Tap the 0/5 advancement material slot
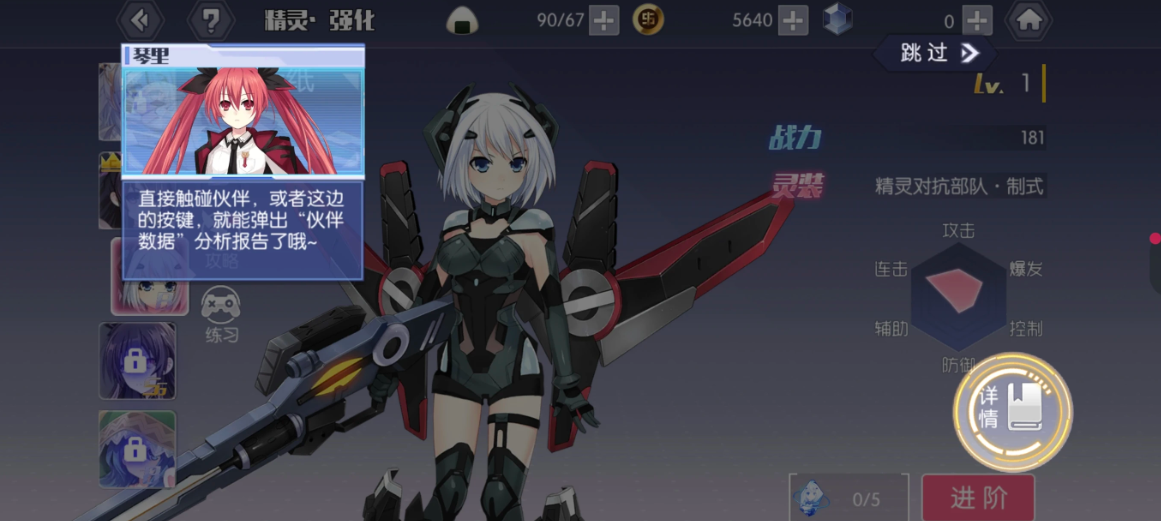 point(848,497)
